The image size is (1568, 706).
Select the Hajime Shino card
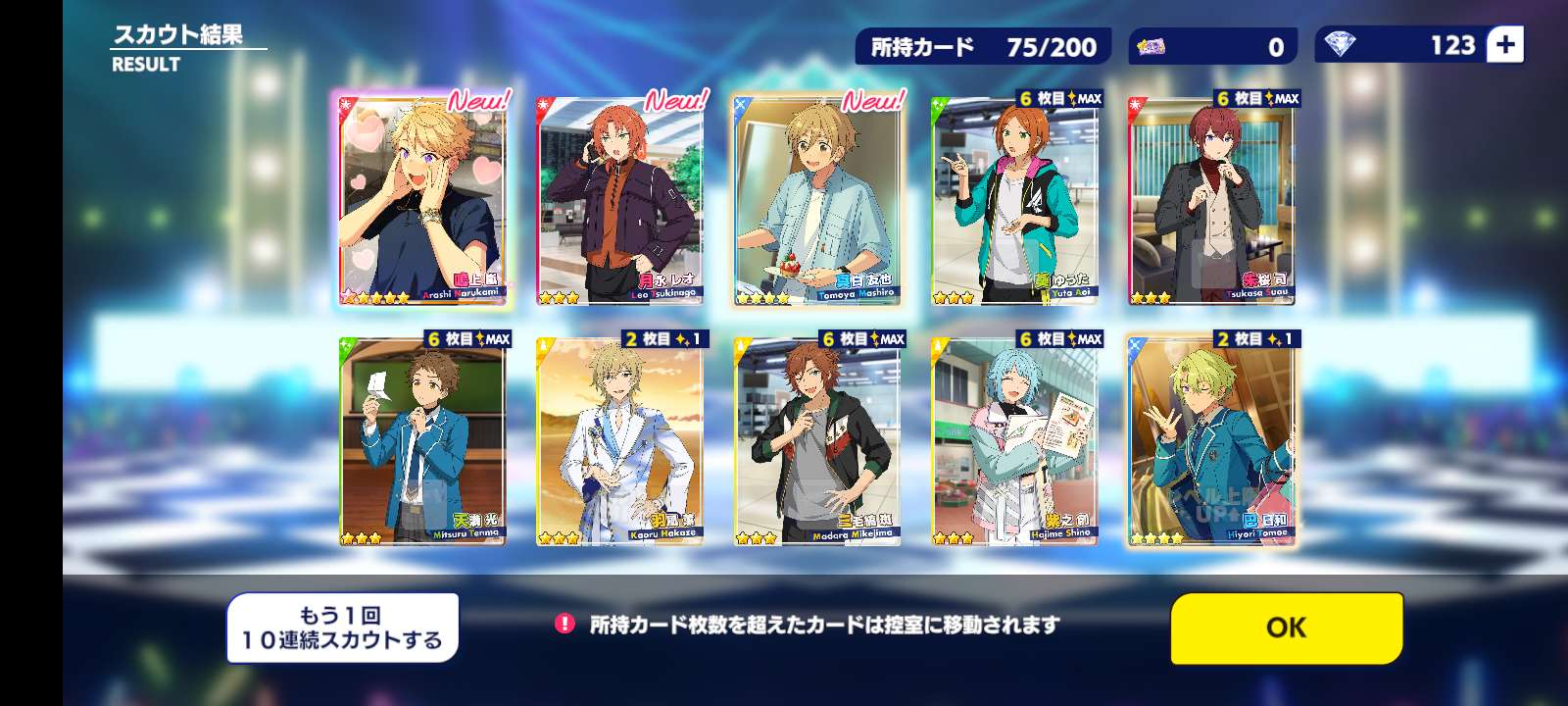[x=1015, y=441]
